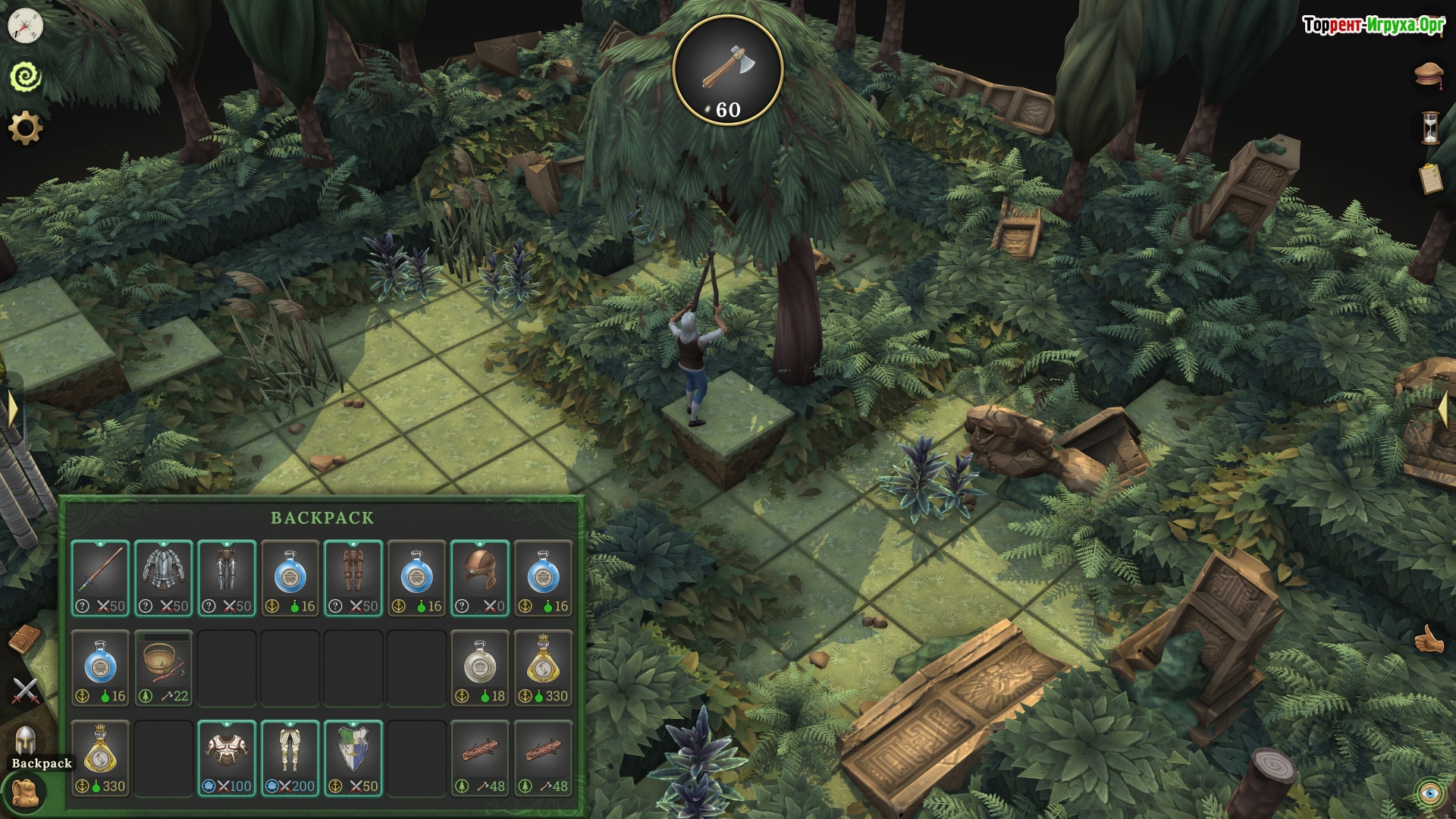Select the white chestplate worth 100
1456x819 pixels.
click(227, 757)
